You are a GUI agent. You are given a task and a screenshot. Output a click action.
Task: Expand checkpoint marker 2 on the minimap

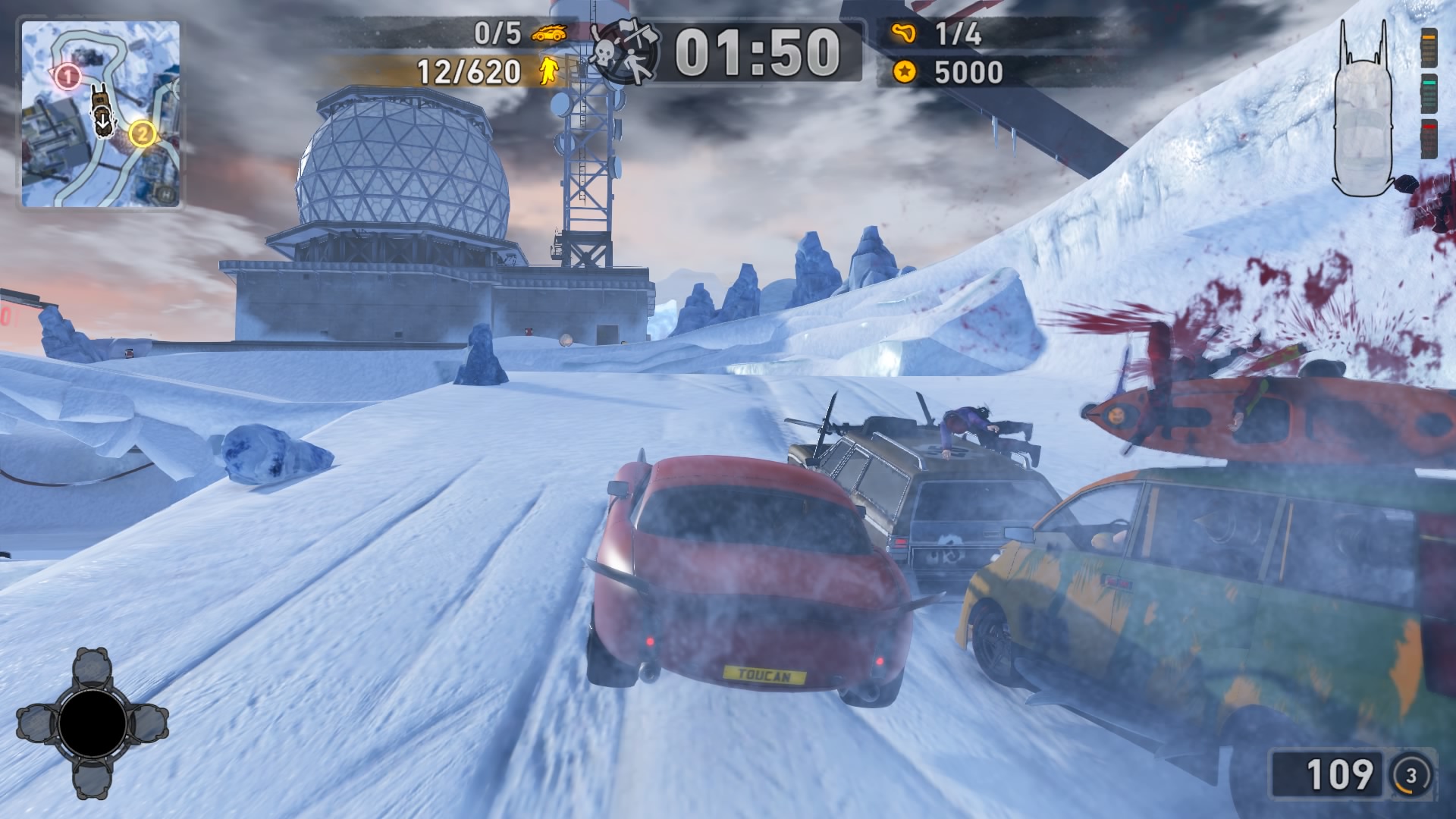(x=143, y=134)
